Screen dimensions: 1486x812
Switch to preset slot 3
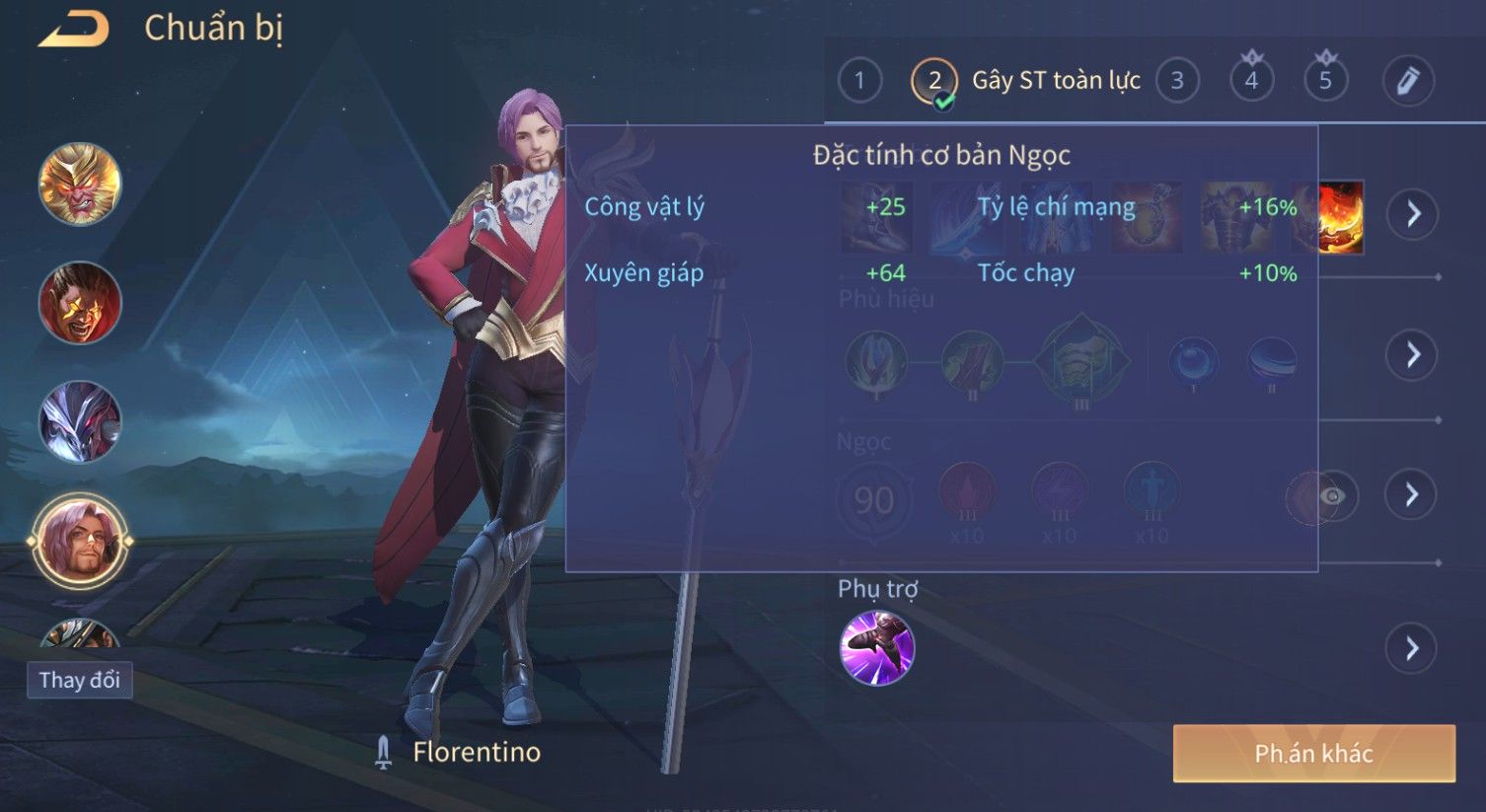click(x=1176, y=81)
